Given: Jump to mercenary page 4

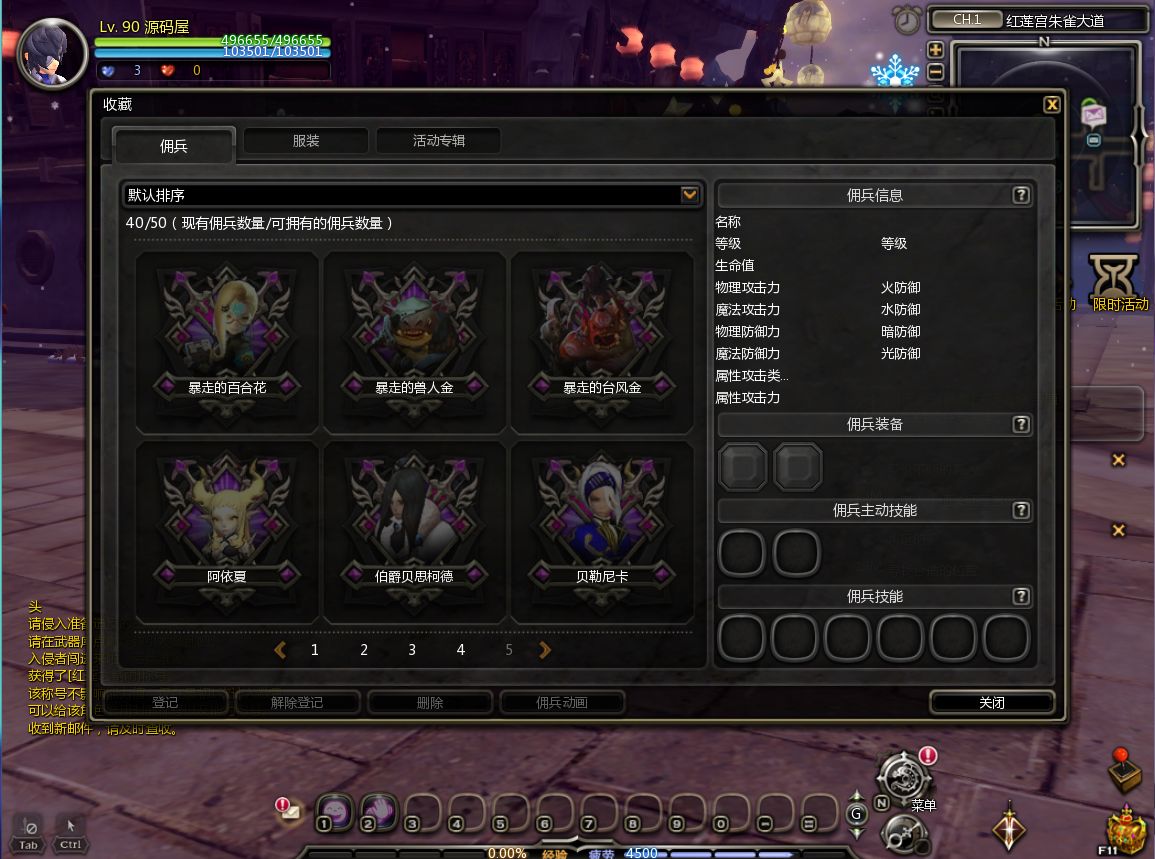Looking at the screenshot, I should [460, 650].
